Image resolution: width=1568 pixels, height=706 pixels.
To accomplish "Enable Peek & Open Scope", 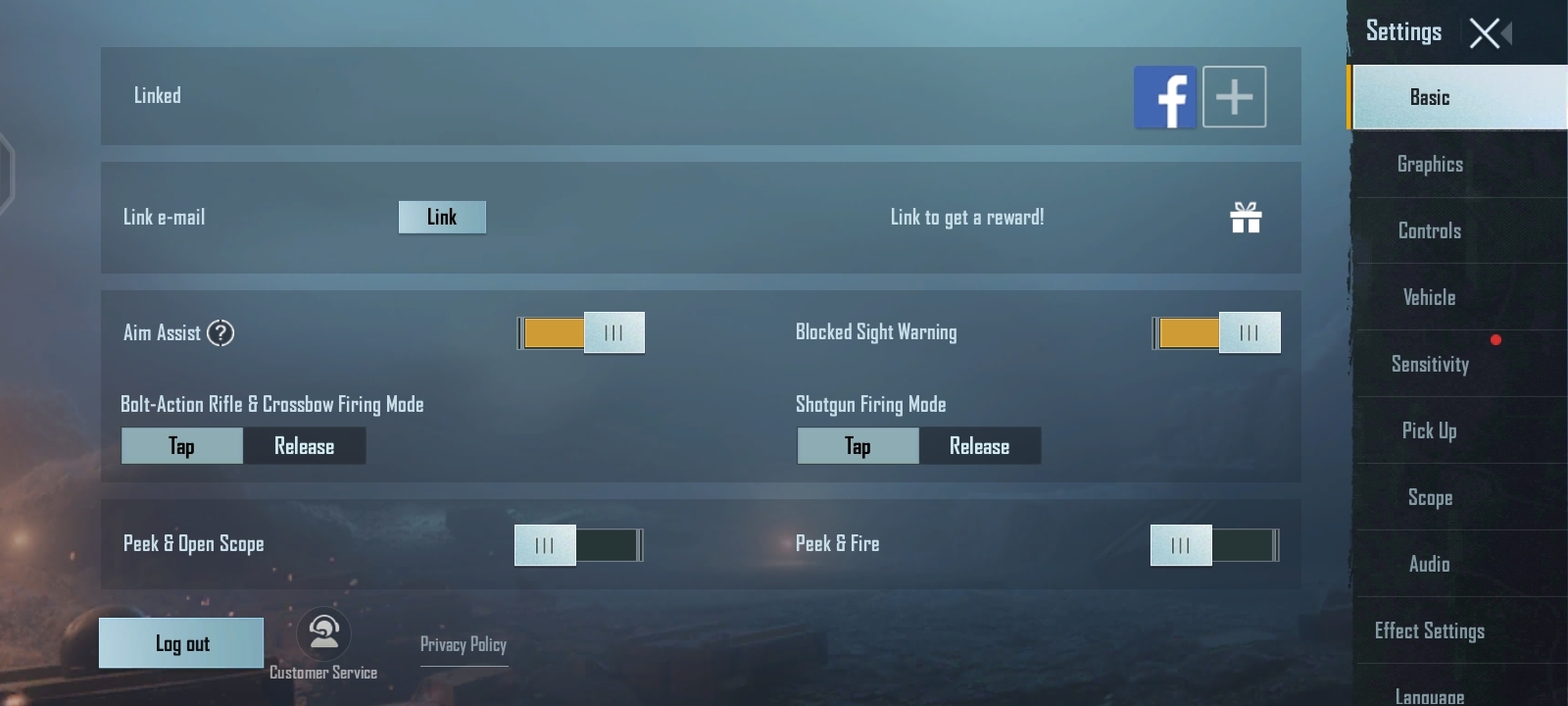I will pos(578,544).
